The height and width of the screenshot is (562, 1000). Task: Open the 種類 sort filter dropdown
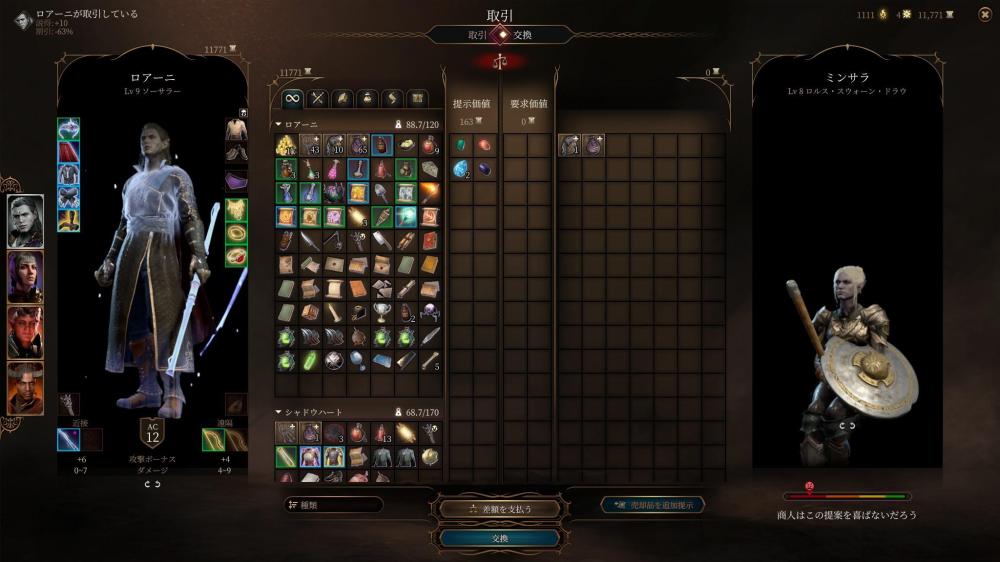[334, 505]
